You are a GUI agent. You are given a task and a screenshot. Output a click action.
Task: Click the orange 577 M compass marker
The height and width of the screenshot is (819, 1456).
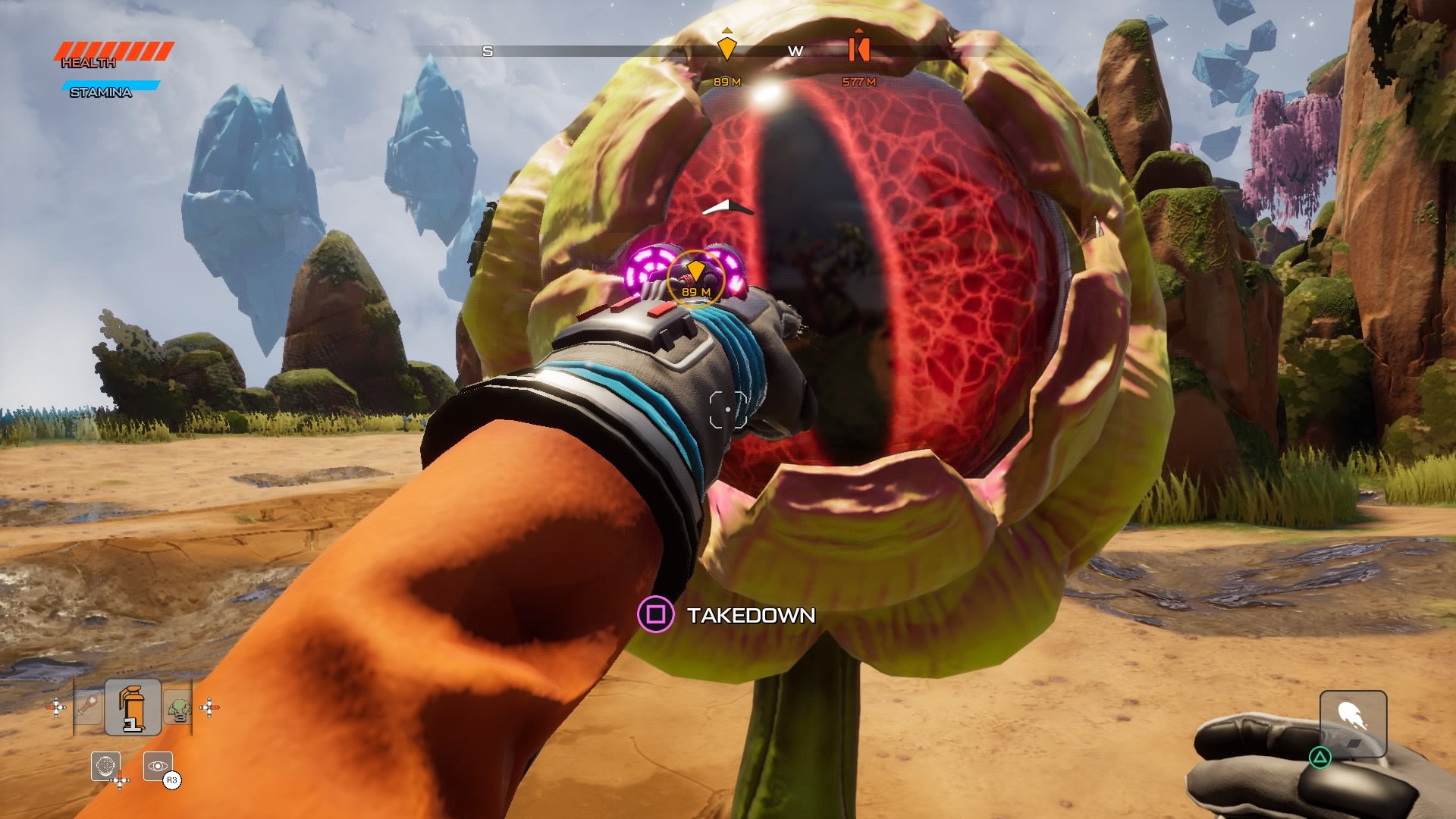858,49
